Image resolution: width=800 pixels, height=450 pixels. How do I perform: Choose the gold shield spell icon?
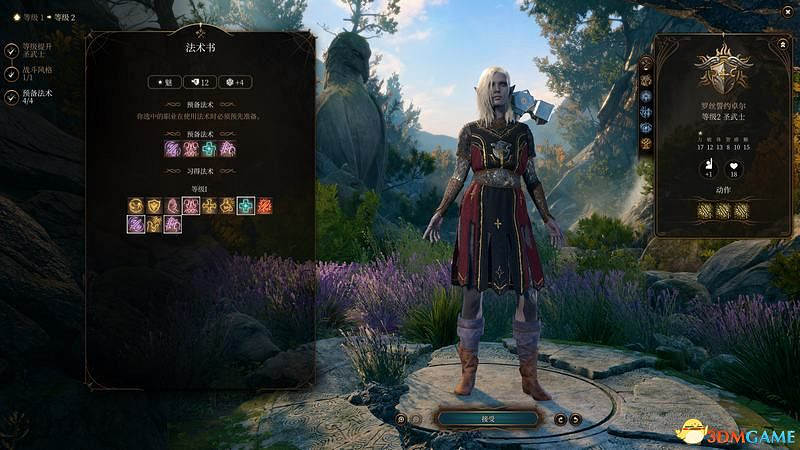pyautogui.click(x=154, y=206)
